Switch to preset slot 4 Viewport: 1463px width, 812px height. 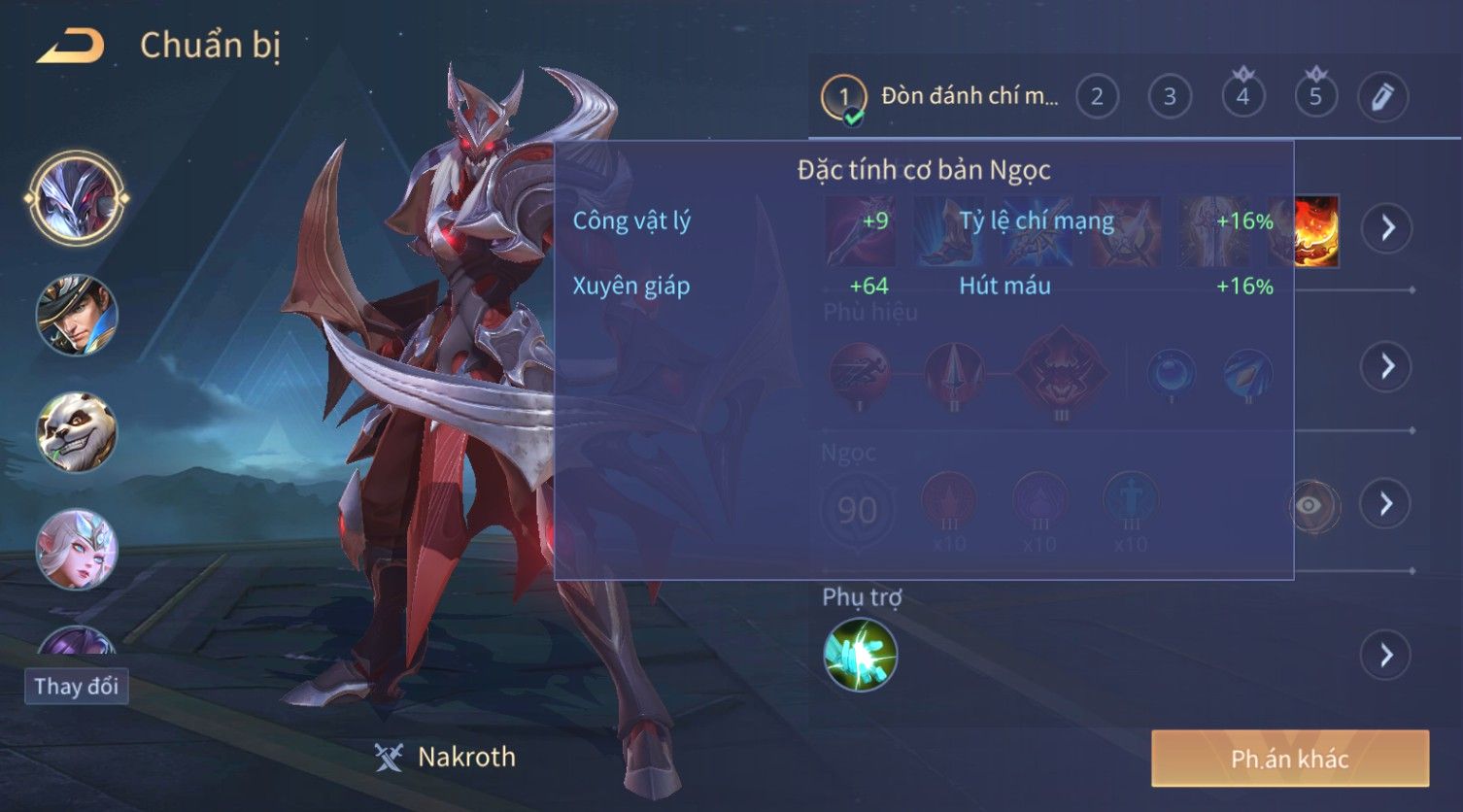click(x=1242, y=97)
